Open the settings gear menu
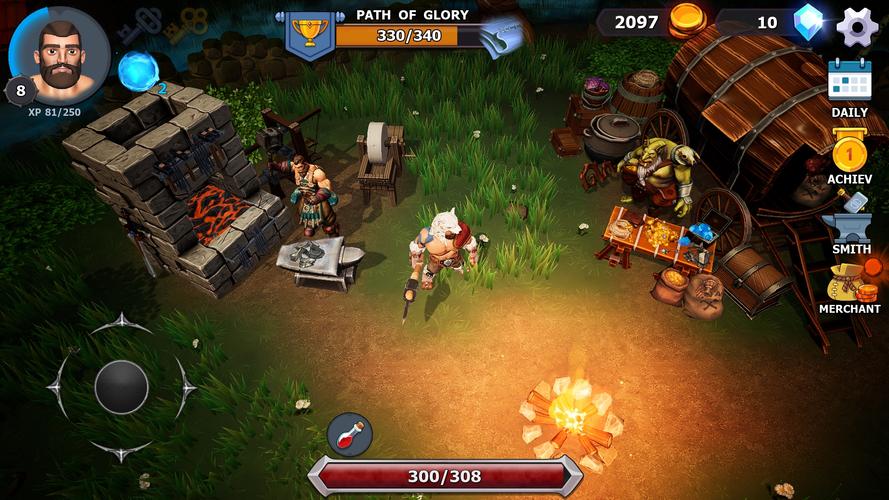This screenshot has height=500, width=889. [857, 25]
